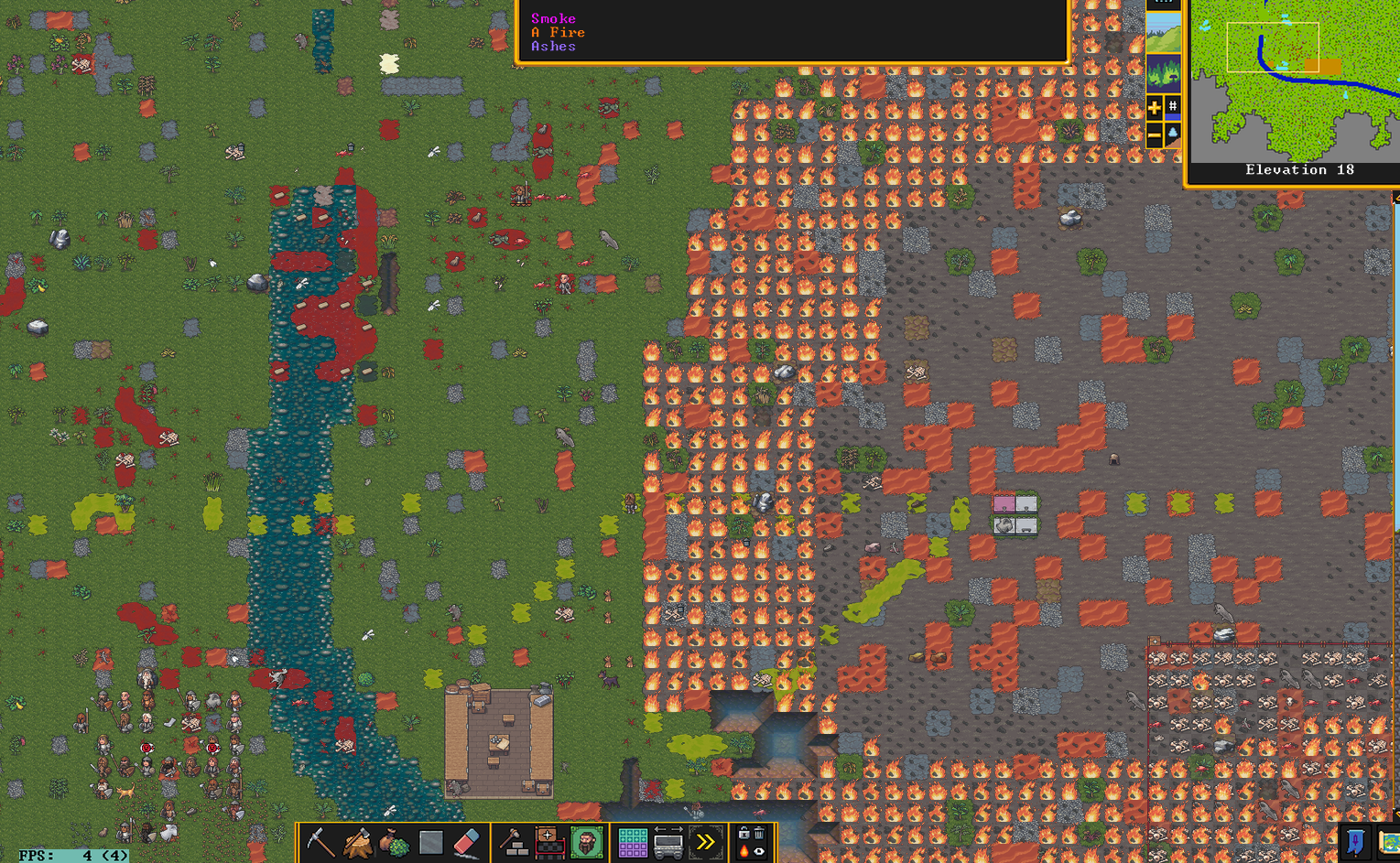This screenshot has height=863, width=1400.
Task: Open the hammer and bricks building menu
Action: [514, 842]
